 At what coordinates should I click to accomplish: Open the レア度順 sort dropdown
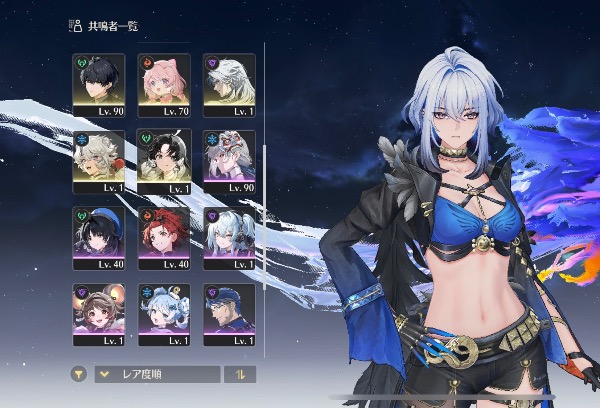(x=157, y=375)
